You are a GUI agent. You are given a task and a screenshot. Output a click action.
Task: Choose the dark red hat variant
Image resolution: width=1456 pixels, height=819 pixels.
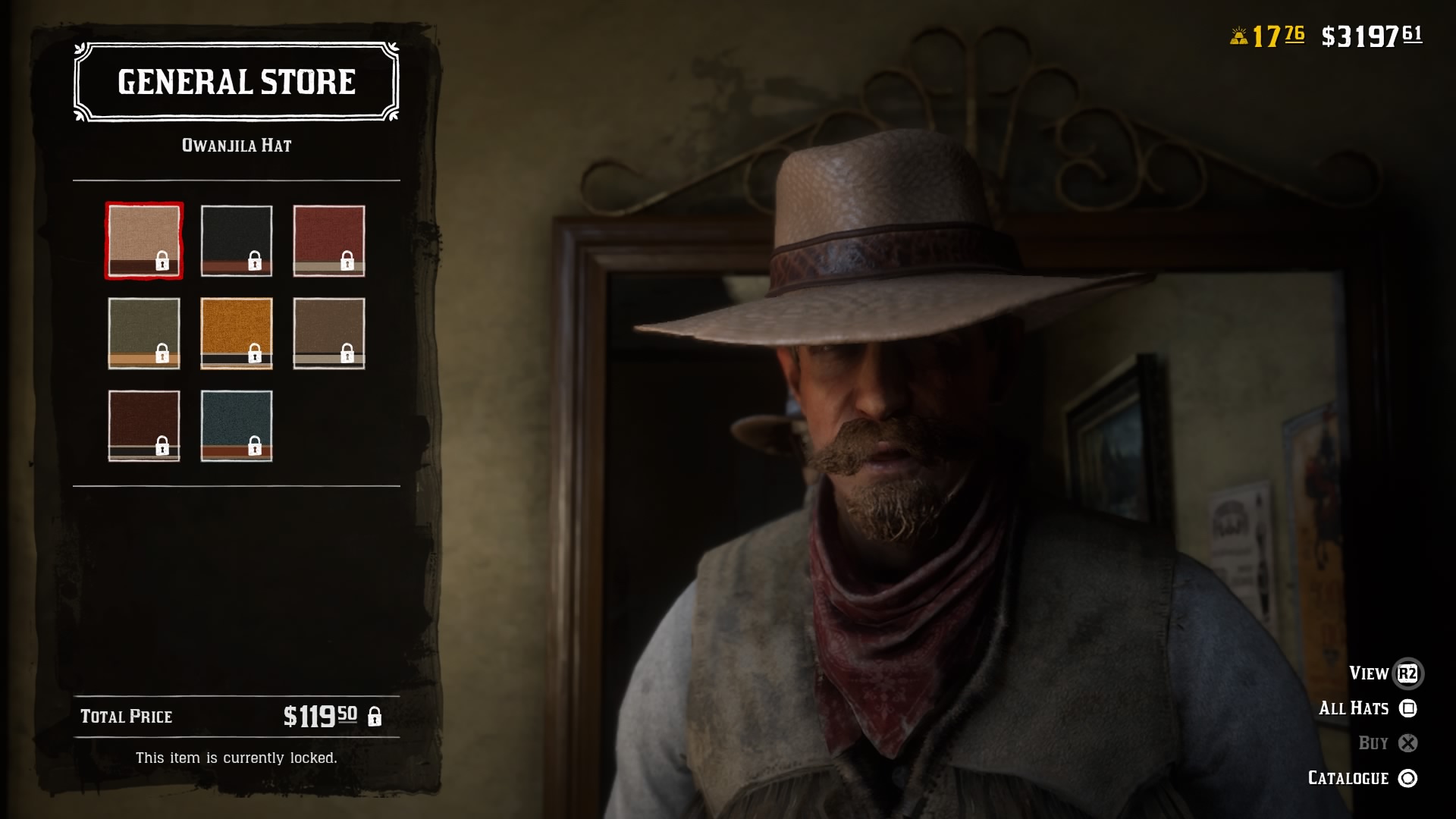pos(329,241)
